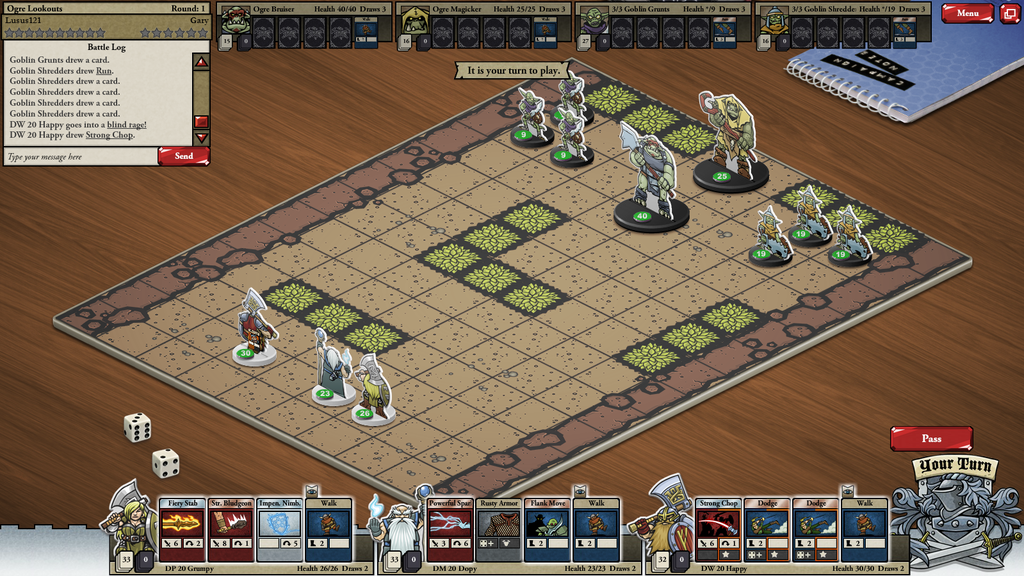Open the "Run" card link in the battle log
This screenshot has width=1024, height=576.
103,70
